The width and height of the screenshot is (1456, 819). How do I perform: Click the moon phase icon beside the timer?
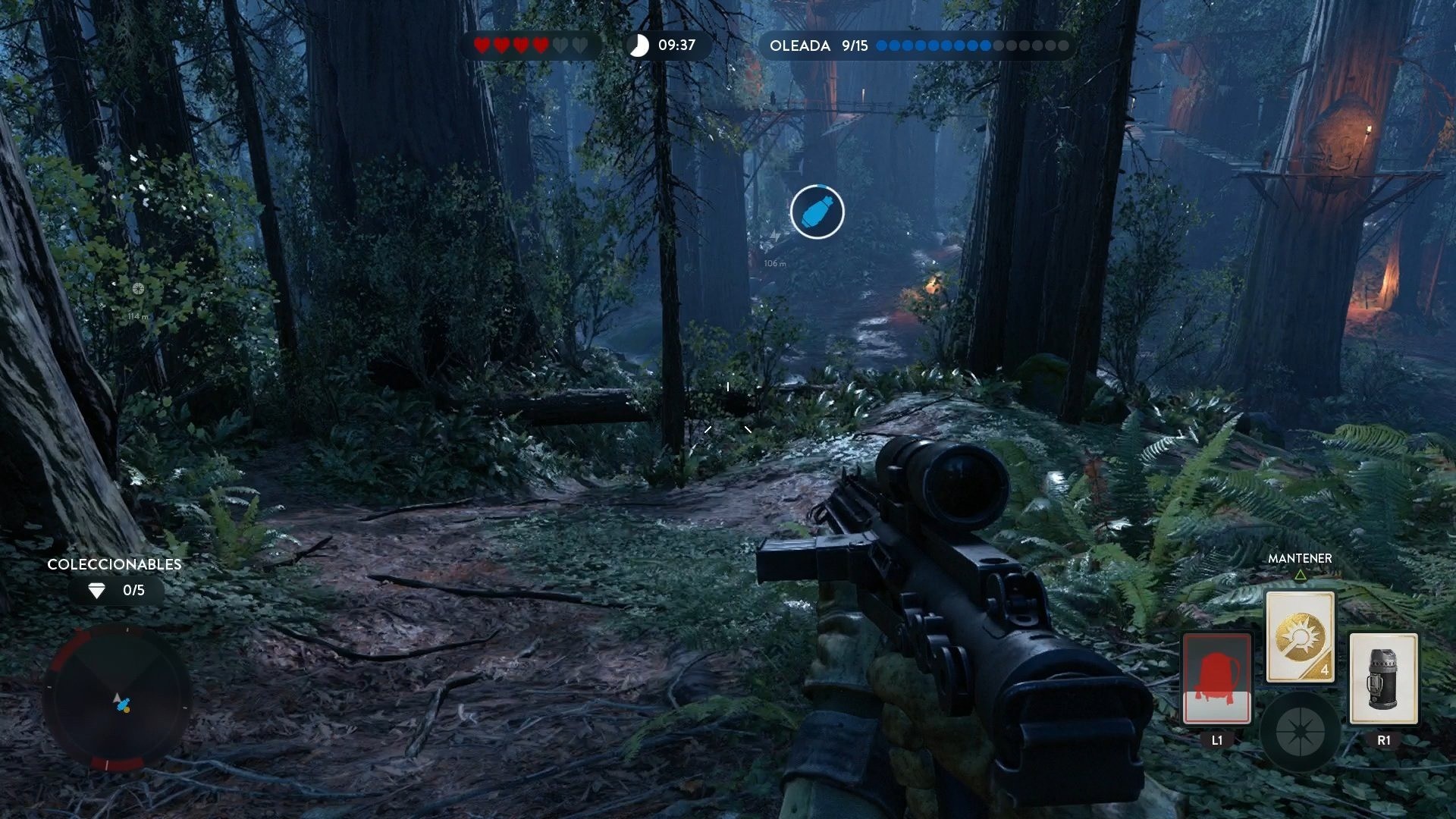(639, 45)
